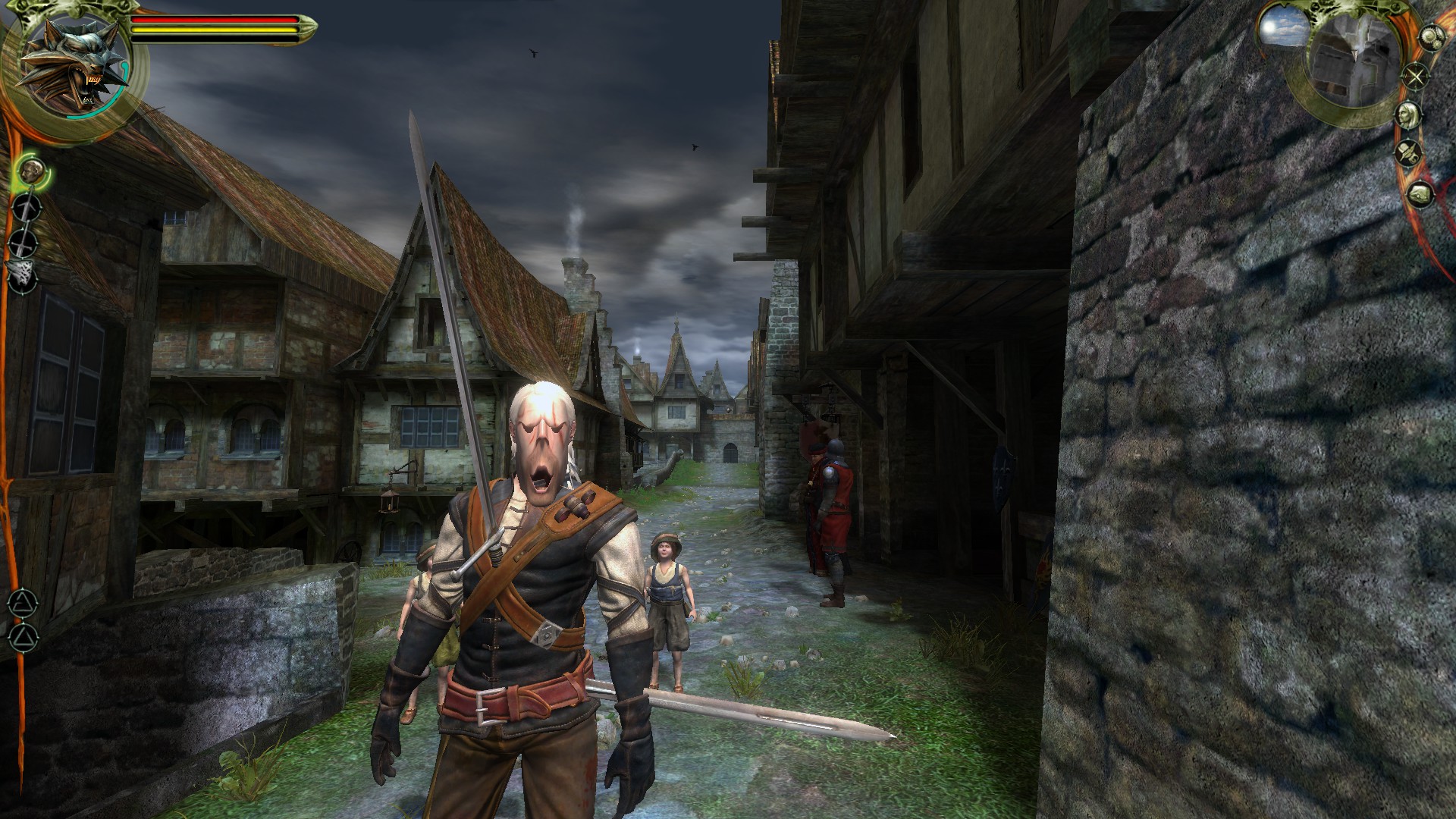
Task: Open the long-haired head profile panel
Action: (x=1409, y=115)
